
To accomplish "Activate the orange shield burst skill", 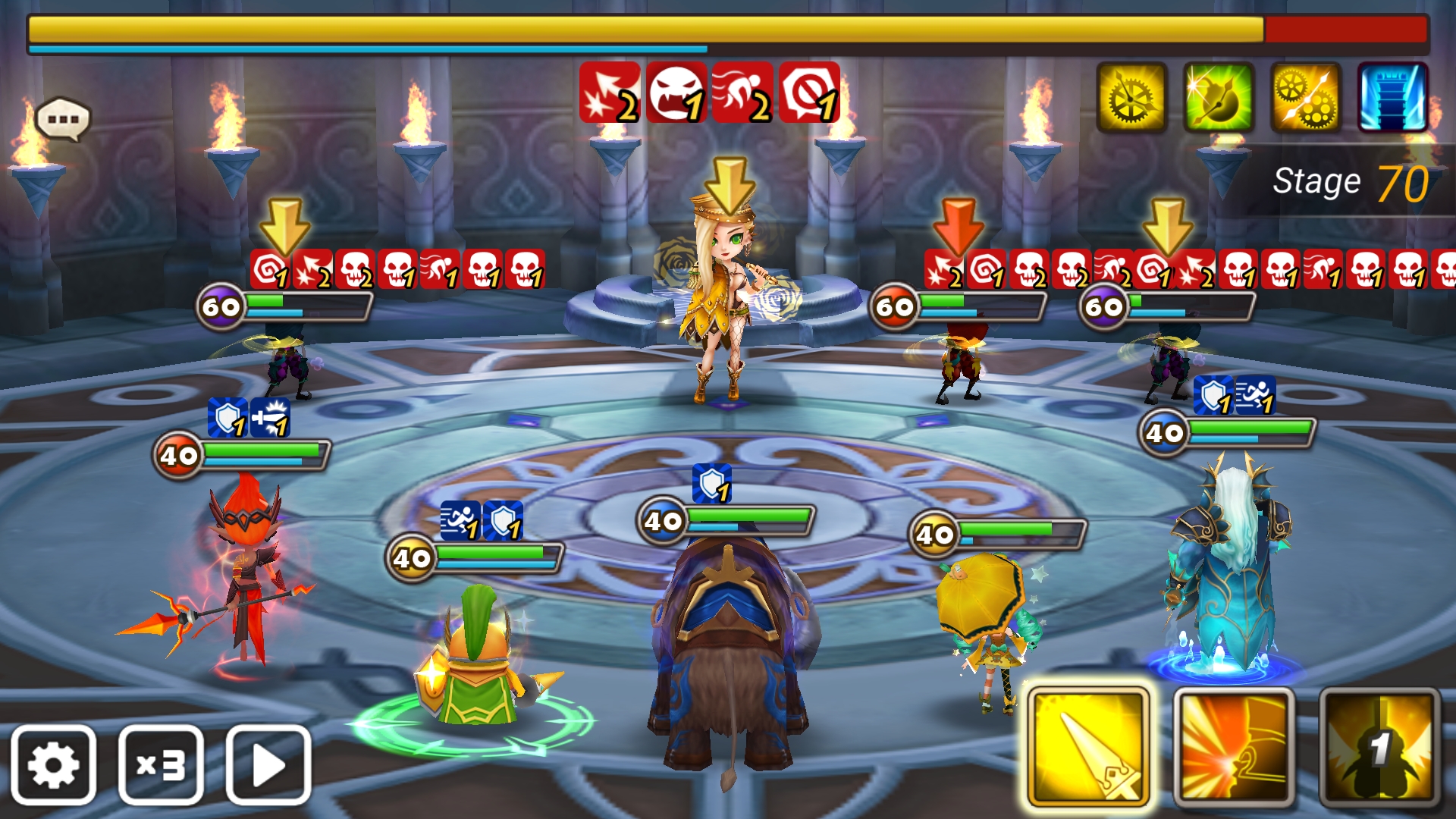I will [x=1233, y=748].
